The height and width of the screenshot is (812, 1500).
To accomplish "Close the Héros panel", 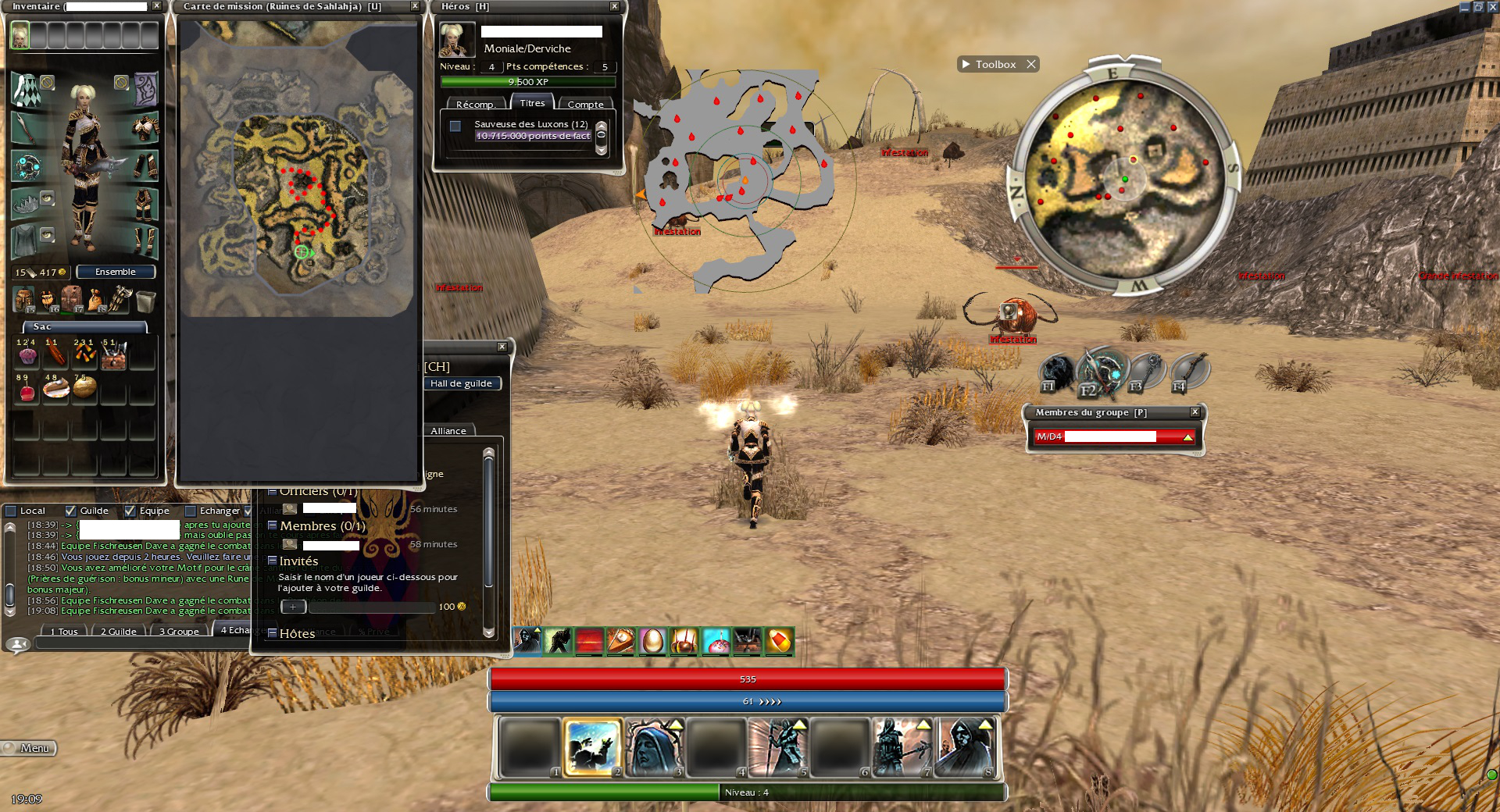I will pyautogui.click(x=614, y=6).
